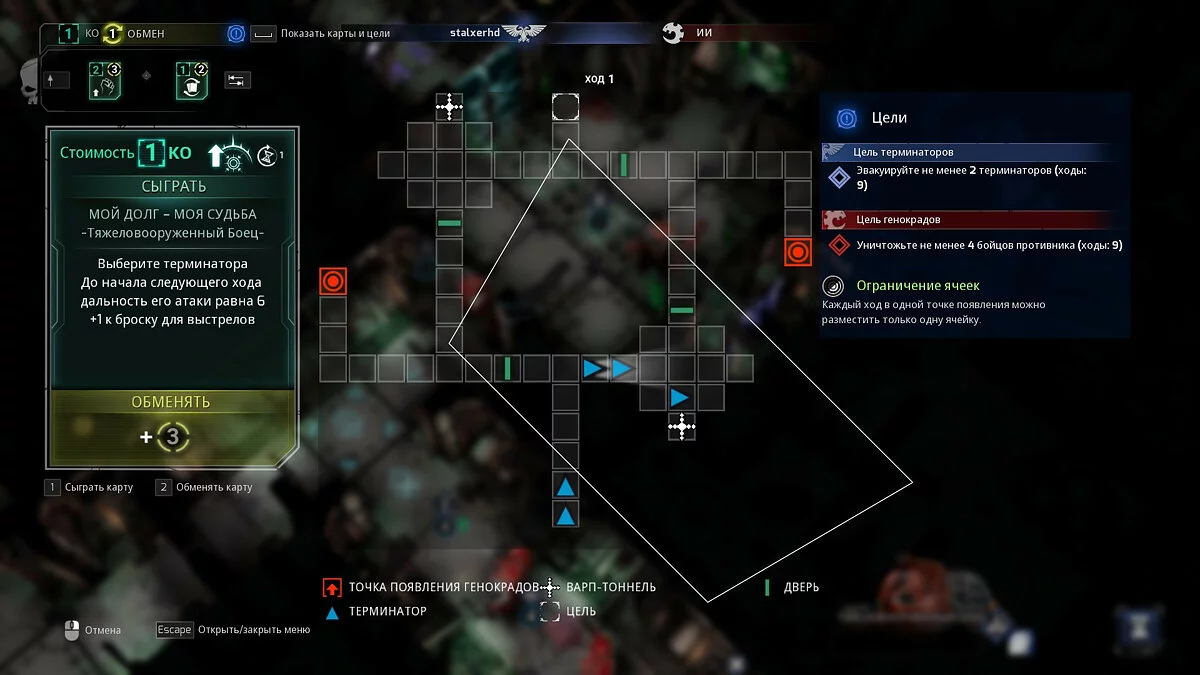Open the Цели objectives panel header
Screen dimensions: 1200x675
888,118
